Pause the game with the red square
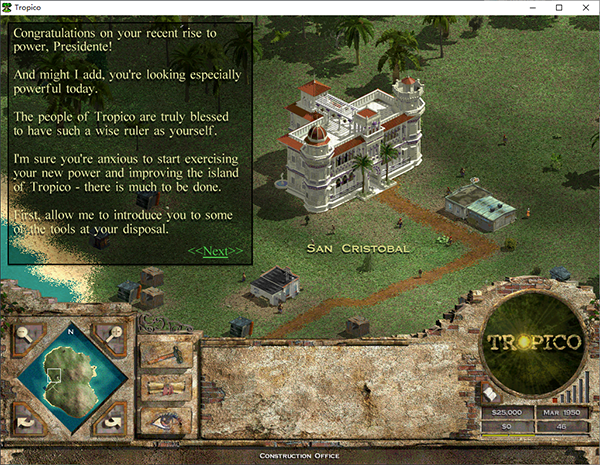The width and height of the screenshot is (600, 465). tap(553, 399)
